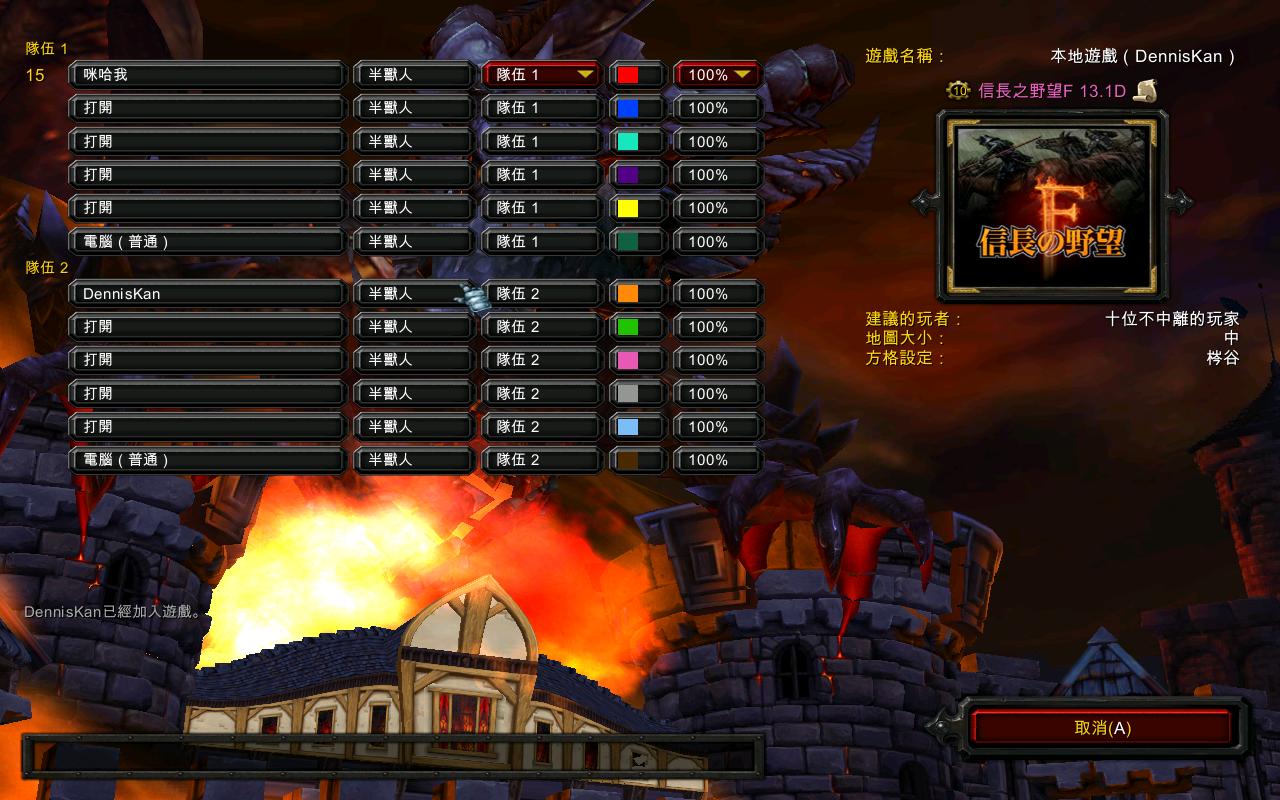Change 咪哈我's 半獸人 race selection
The image size is (1280, 800).
click(412, 75)
